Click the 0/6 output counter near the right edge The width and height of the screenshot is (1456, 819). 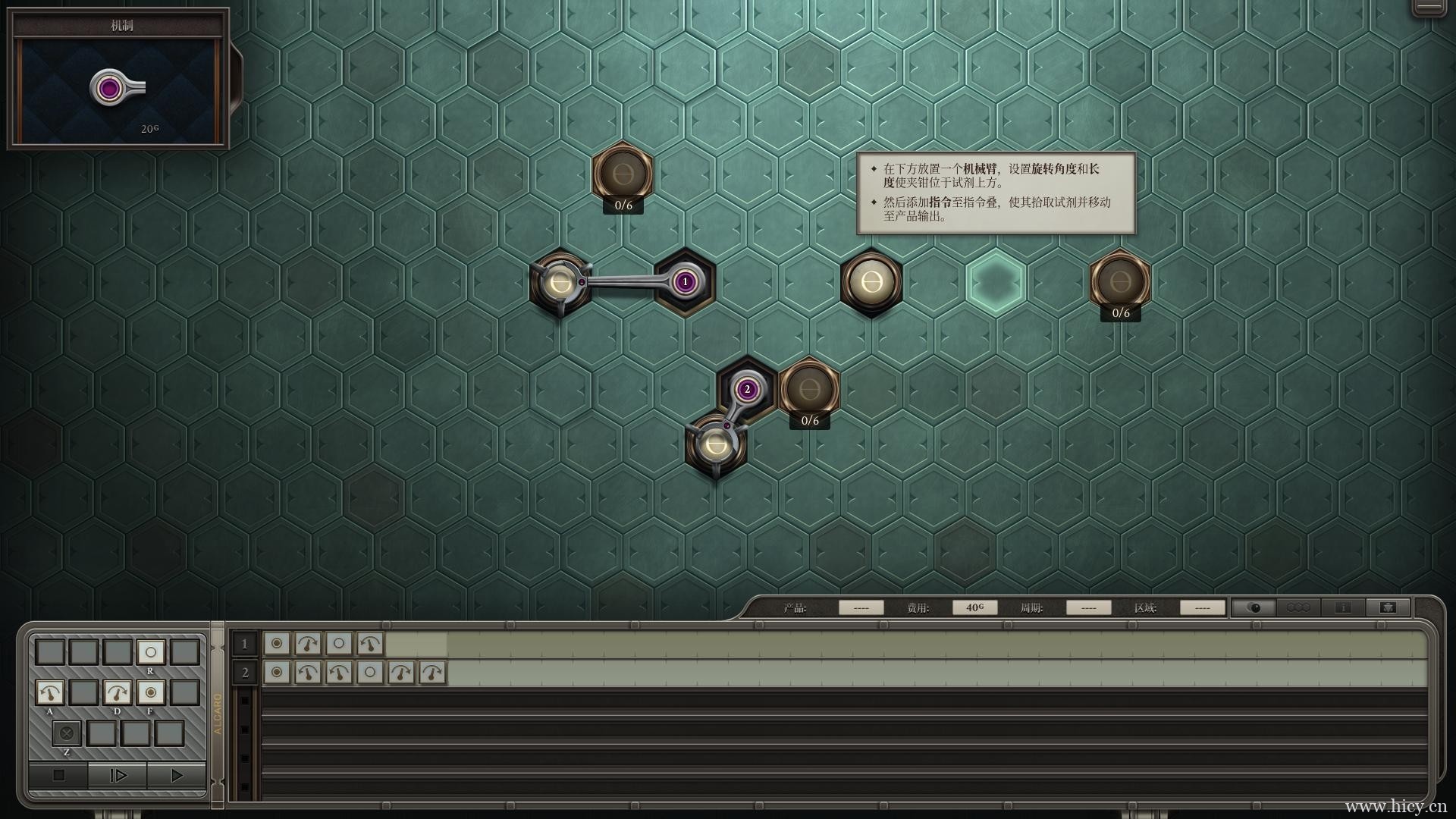click(x=1121, y=312)
